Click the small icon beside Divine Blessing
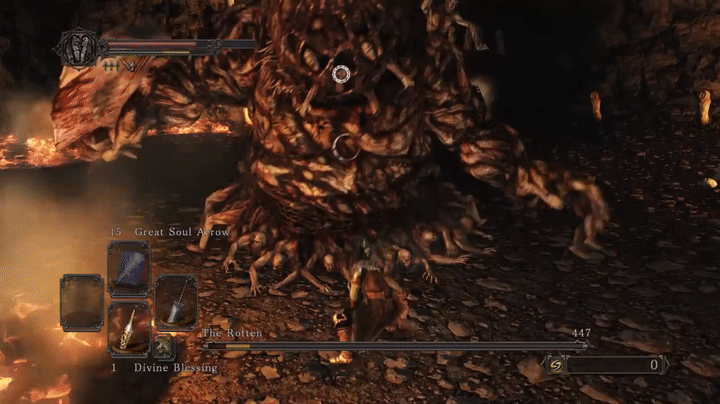 click(163, 348)
